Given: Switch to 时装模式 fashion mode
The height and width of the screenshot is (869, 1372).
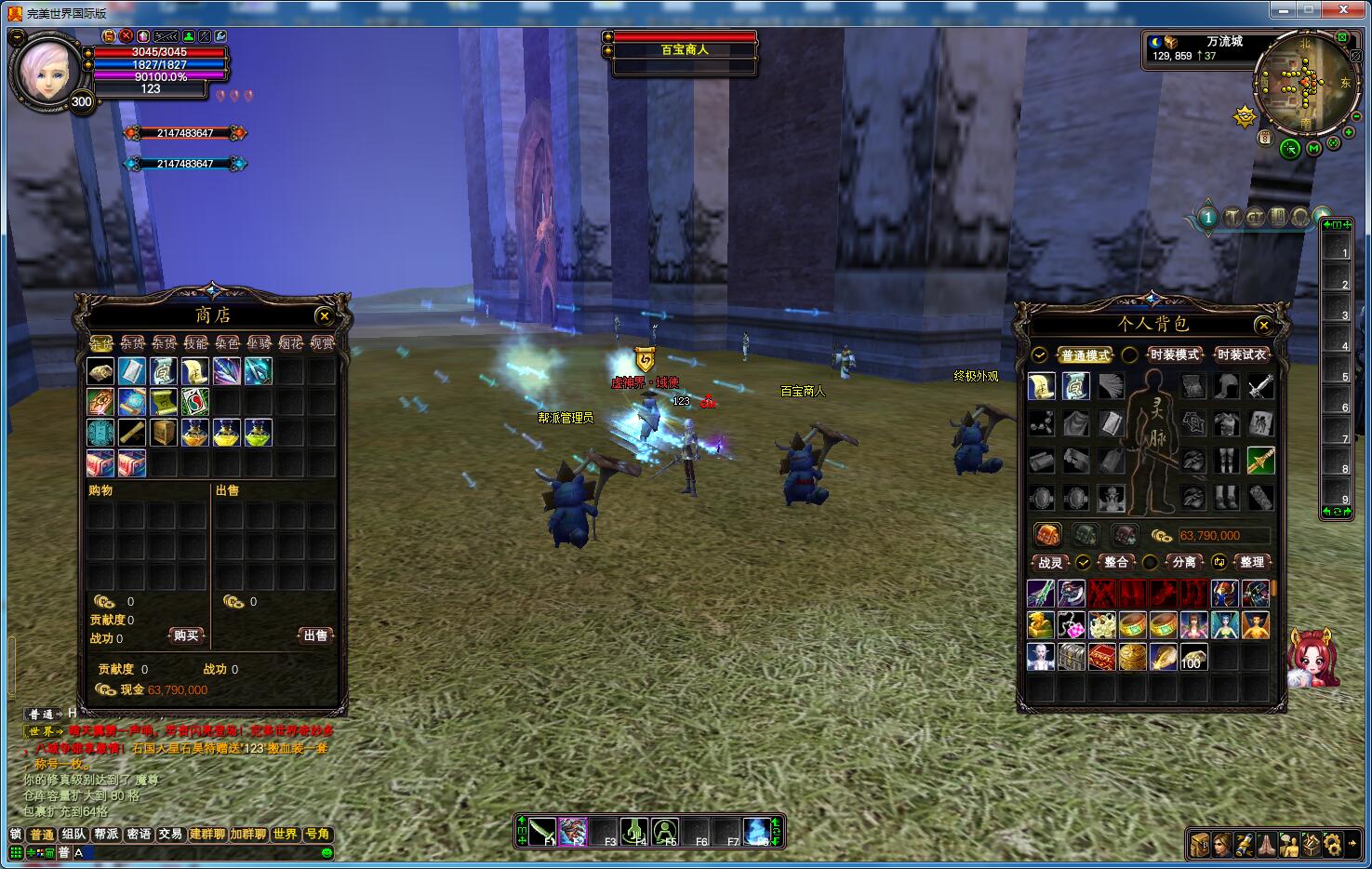Looking at the screenshot, I should click(x=1175, y=354).
